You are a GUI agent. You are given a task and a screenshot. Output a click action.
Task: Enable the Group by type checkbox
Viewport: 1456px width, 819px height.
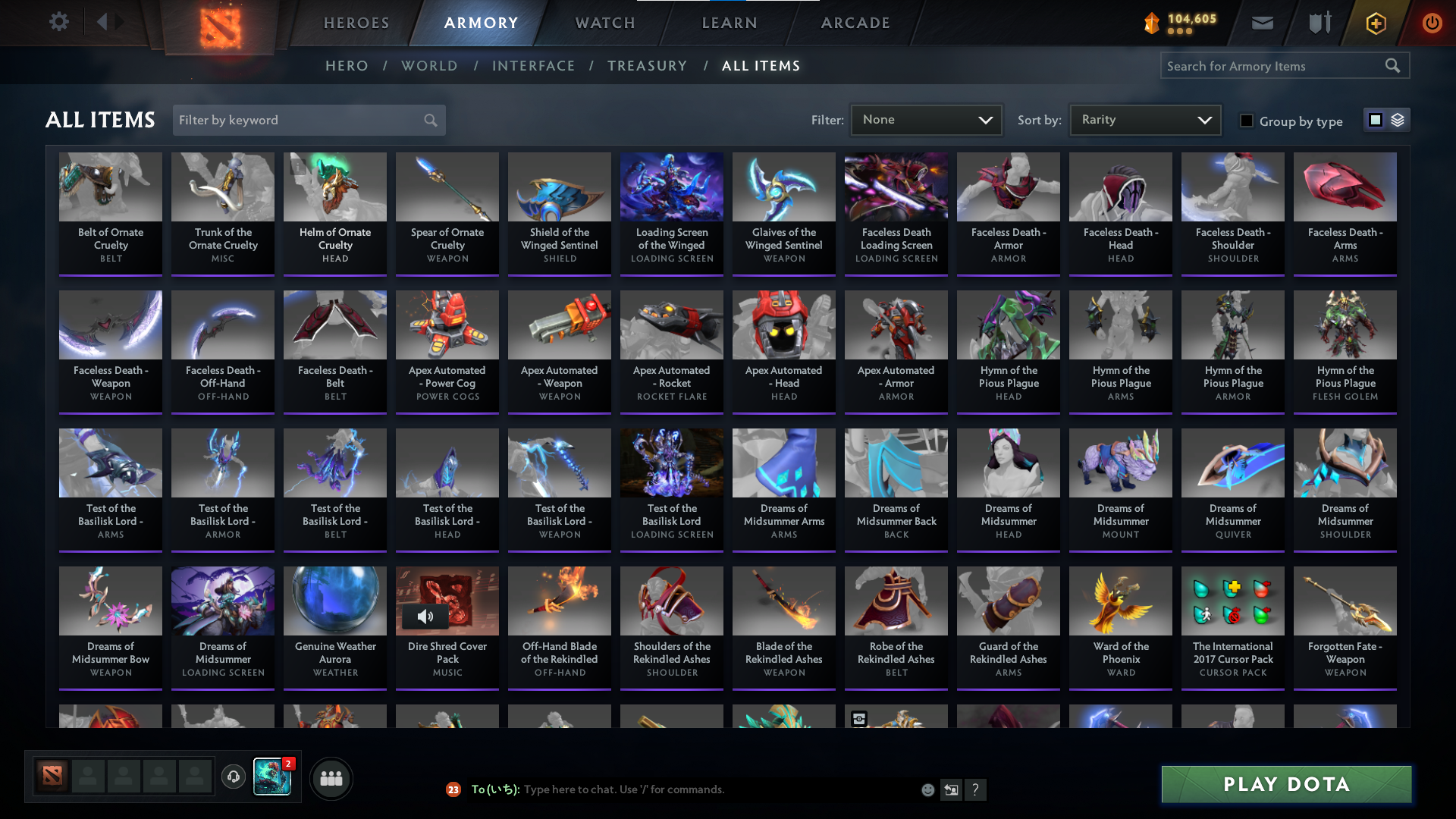(1246, 121)
